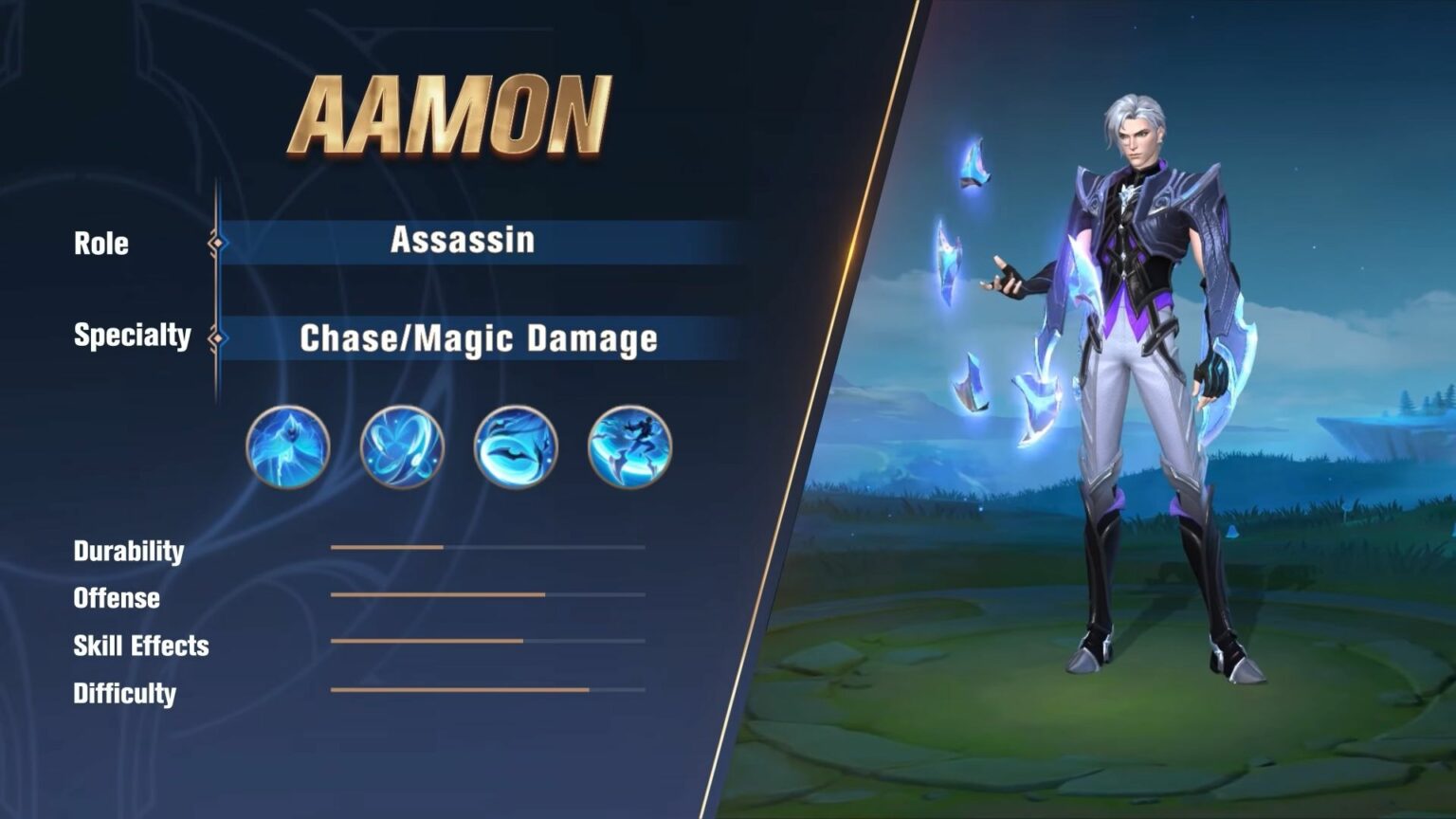
Task: Select the Specialty label on the left panel
Action: 133,337
